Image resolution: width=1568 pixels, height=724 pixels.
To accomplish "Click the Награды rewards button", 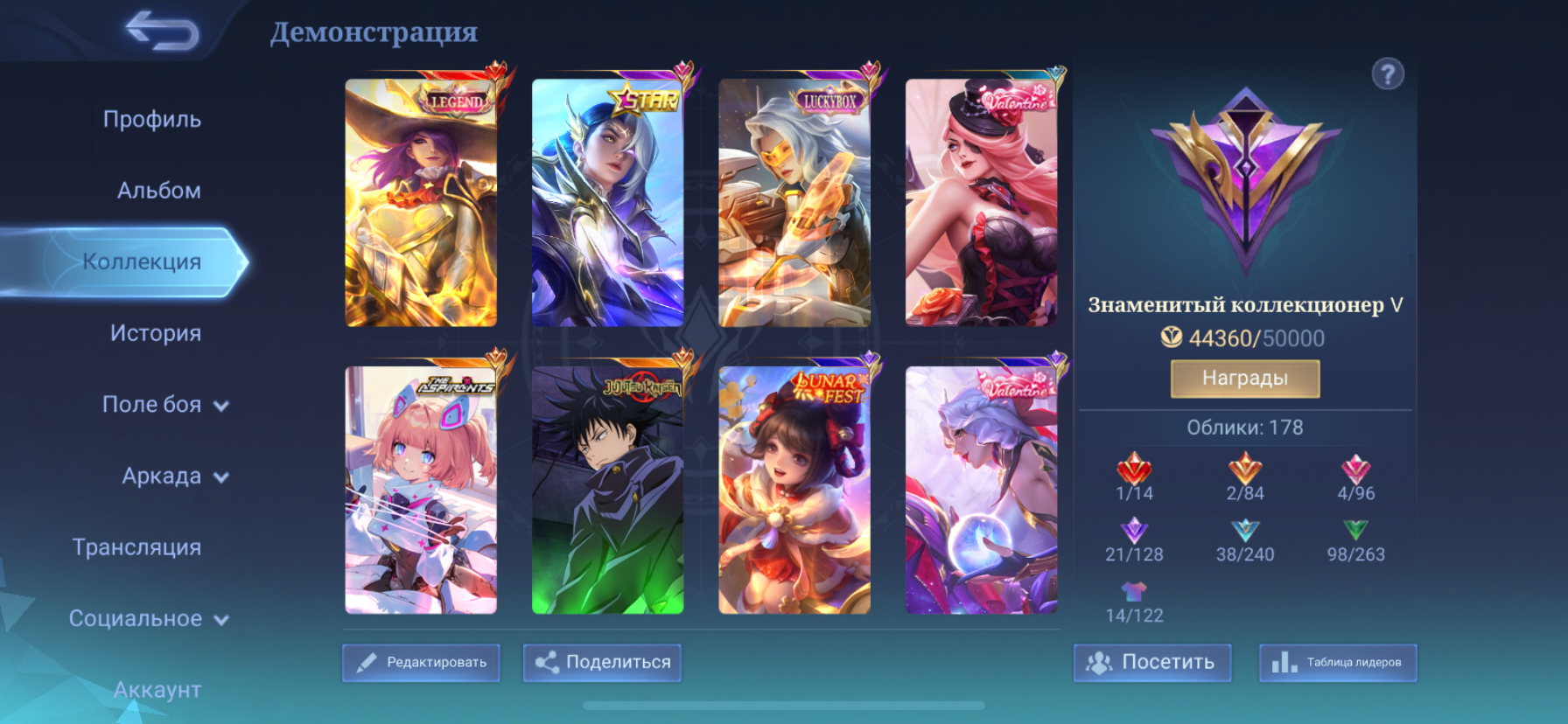I will point(1244,379).
